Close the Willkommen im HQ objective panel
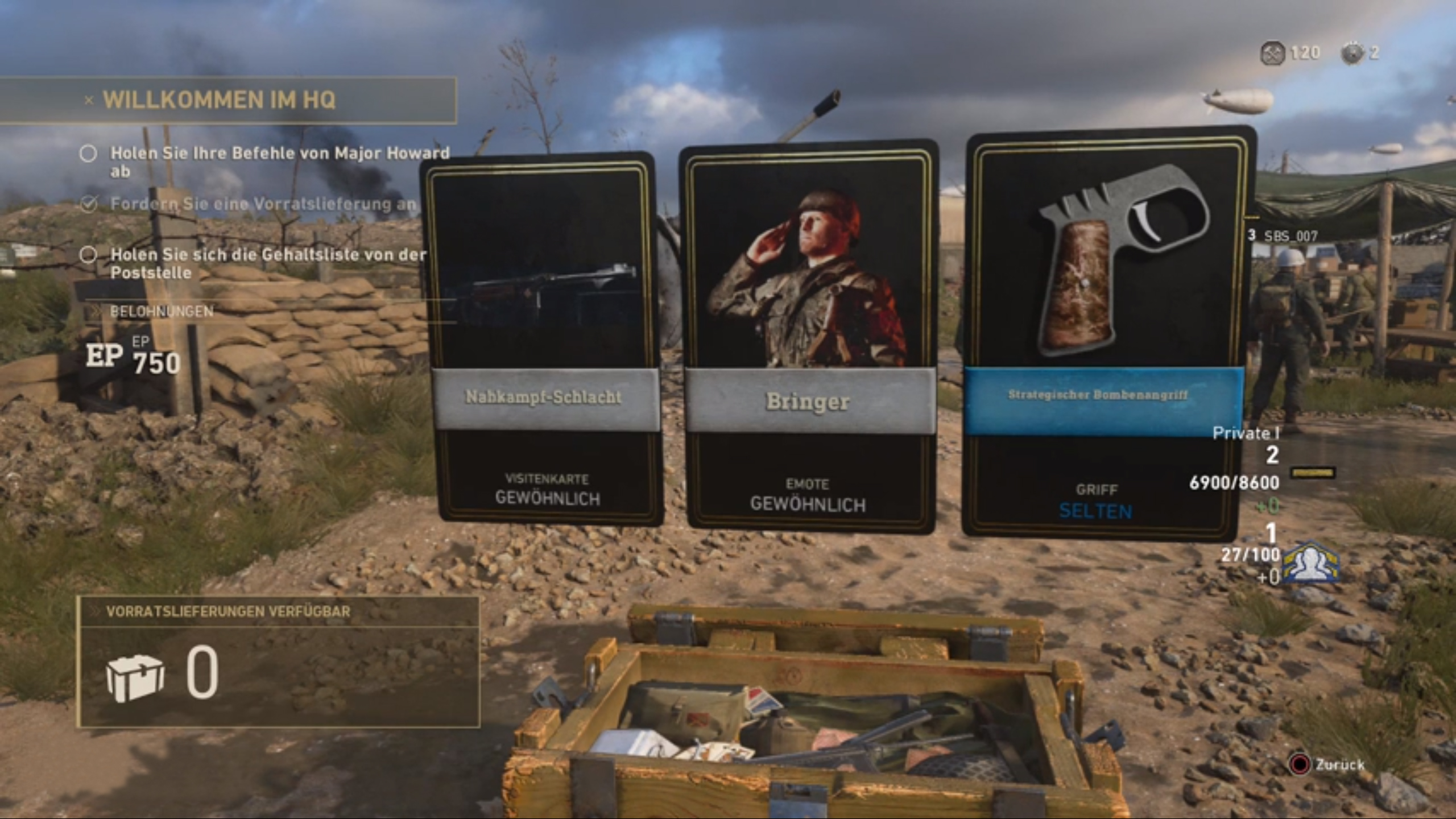The image size is (1456, 819). [89, 101]
